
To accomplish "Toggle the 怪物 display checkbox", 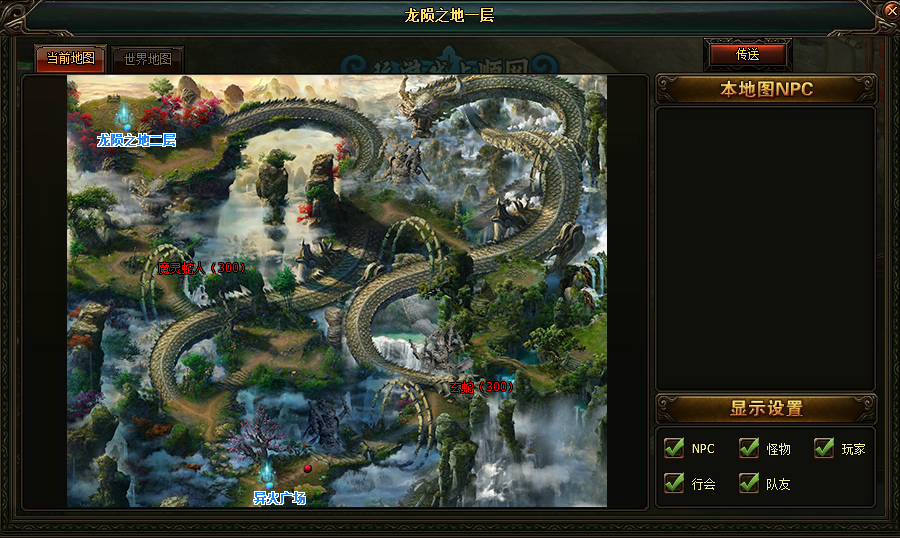I will tap(749, 448).
